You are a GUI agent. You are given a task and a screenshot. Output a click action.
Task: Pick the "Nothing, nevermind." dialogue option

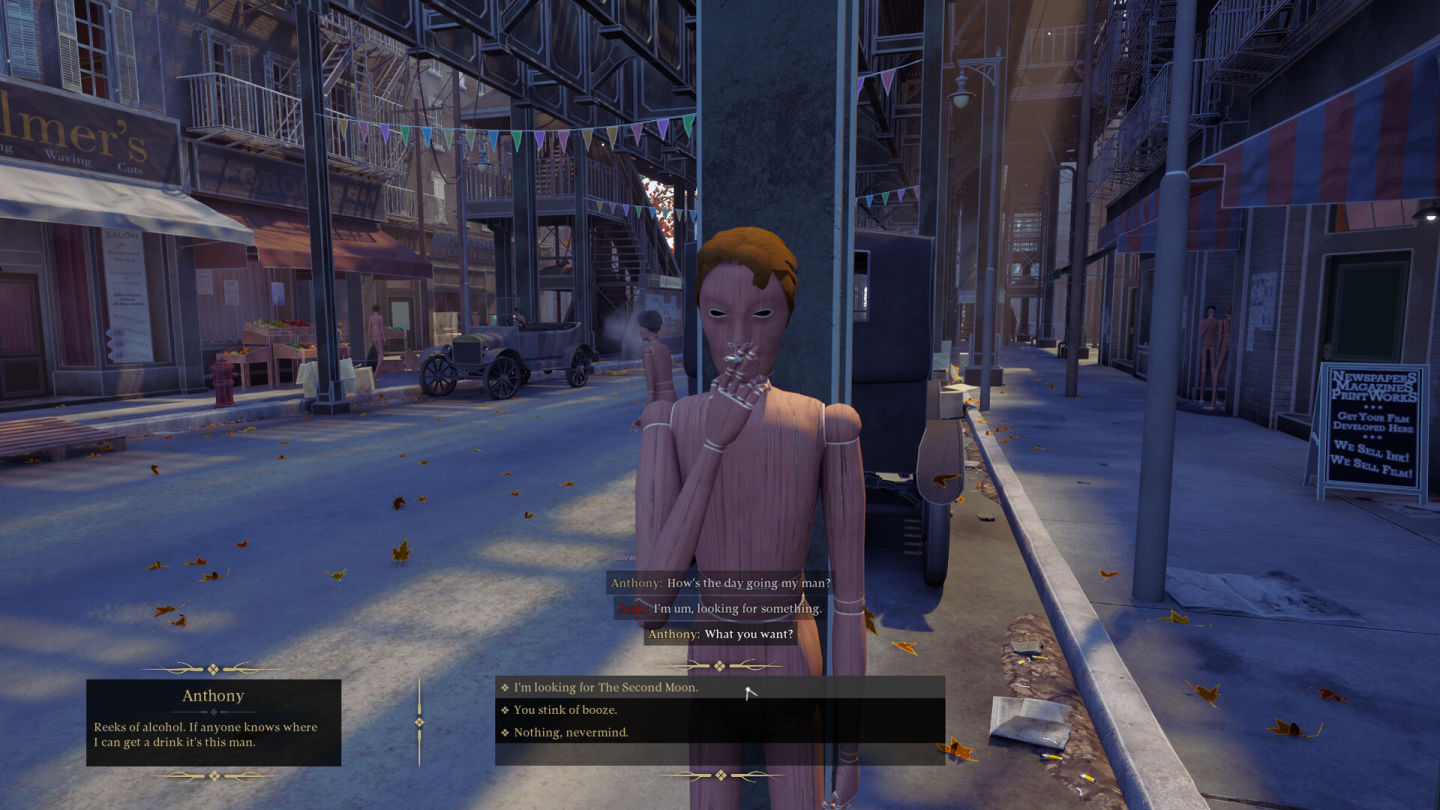coord(570,733)
